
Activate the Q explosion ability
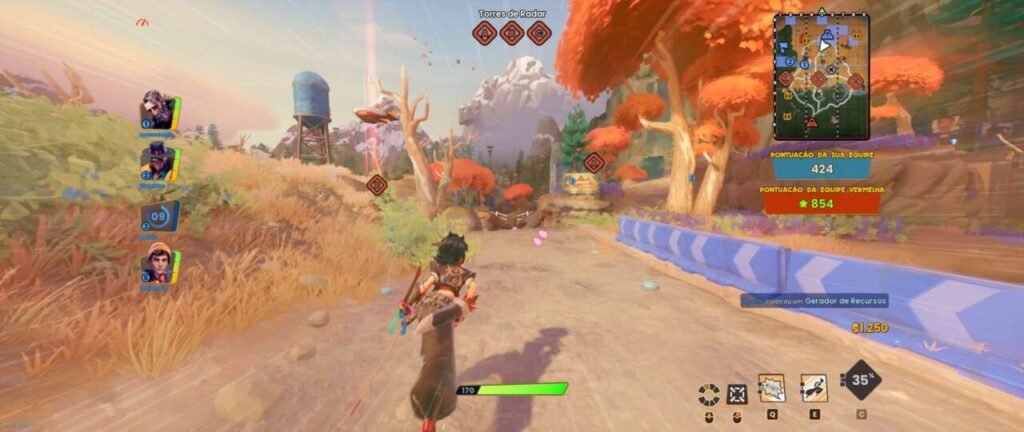pos(771,388)
